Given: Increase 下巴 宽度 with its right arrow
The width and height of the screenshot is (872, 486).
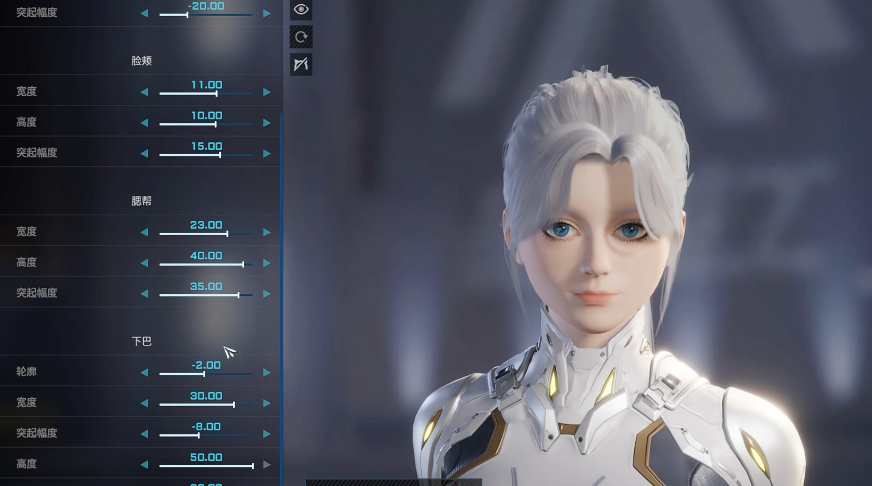Looking at the screenshot, I should [267, 403].
